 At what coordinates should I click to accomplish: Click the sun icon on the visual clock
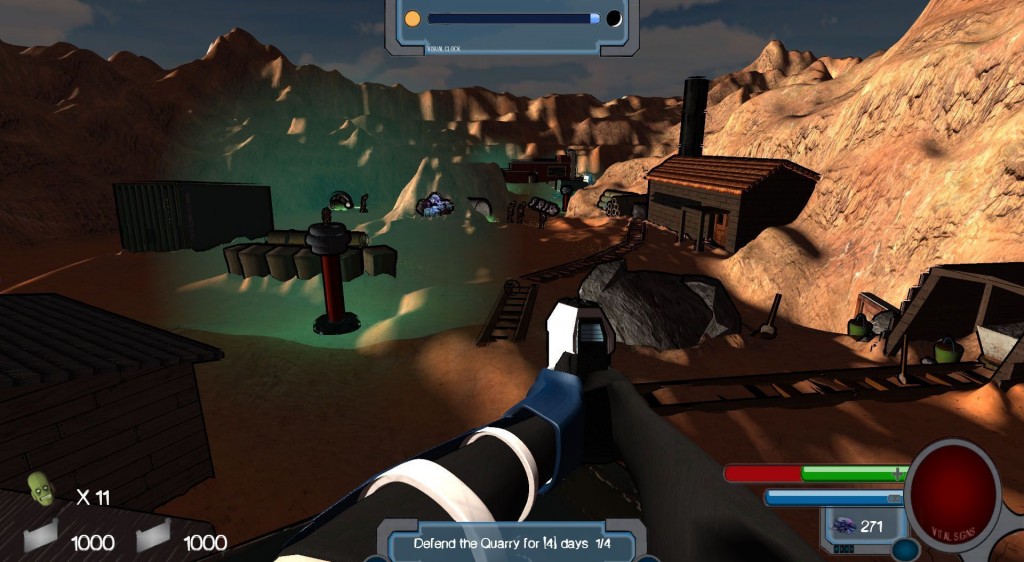pos(412,18)
